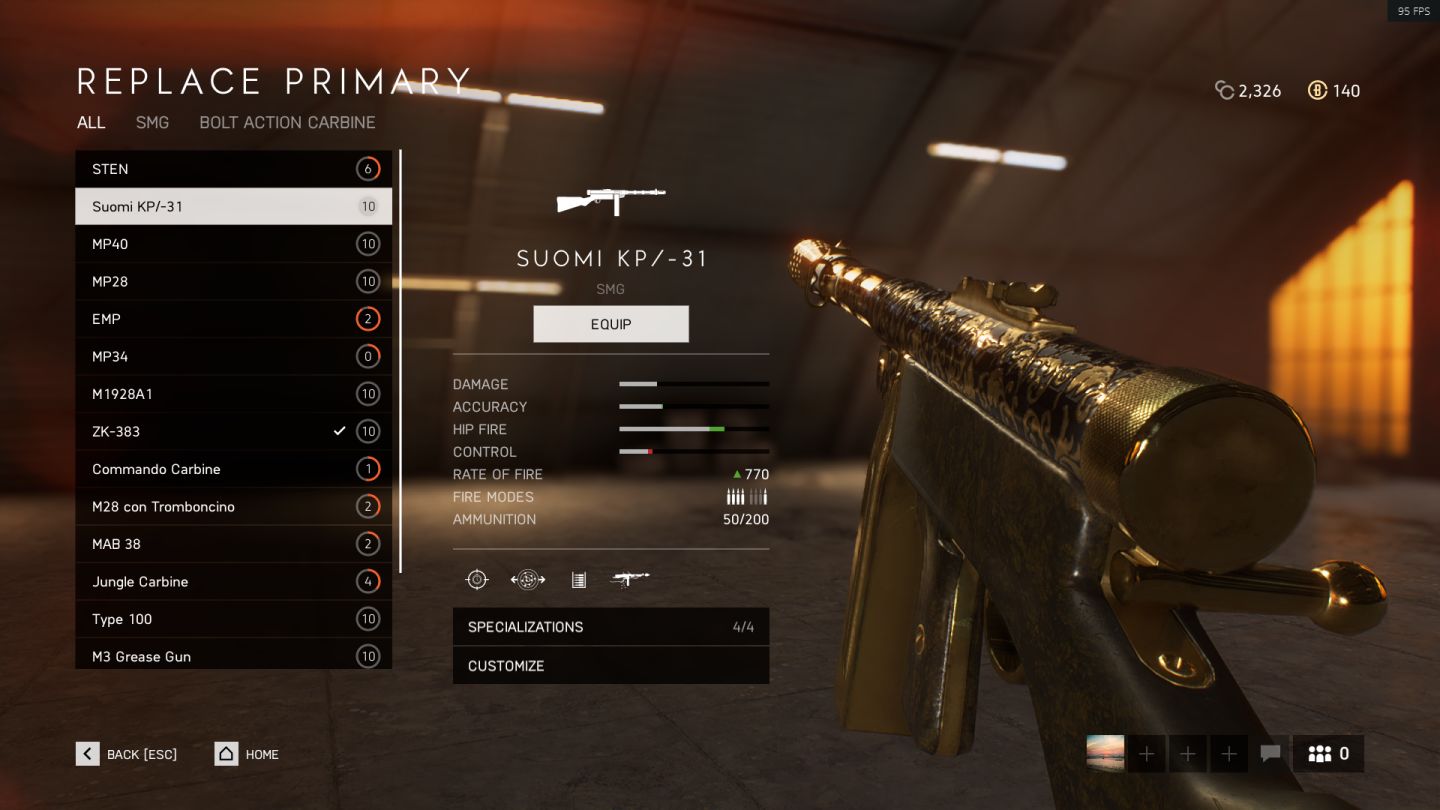Pick the Type 100 weapon

coord(233,619)
